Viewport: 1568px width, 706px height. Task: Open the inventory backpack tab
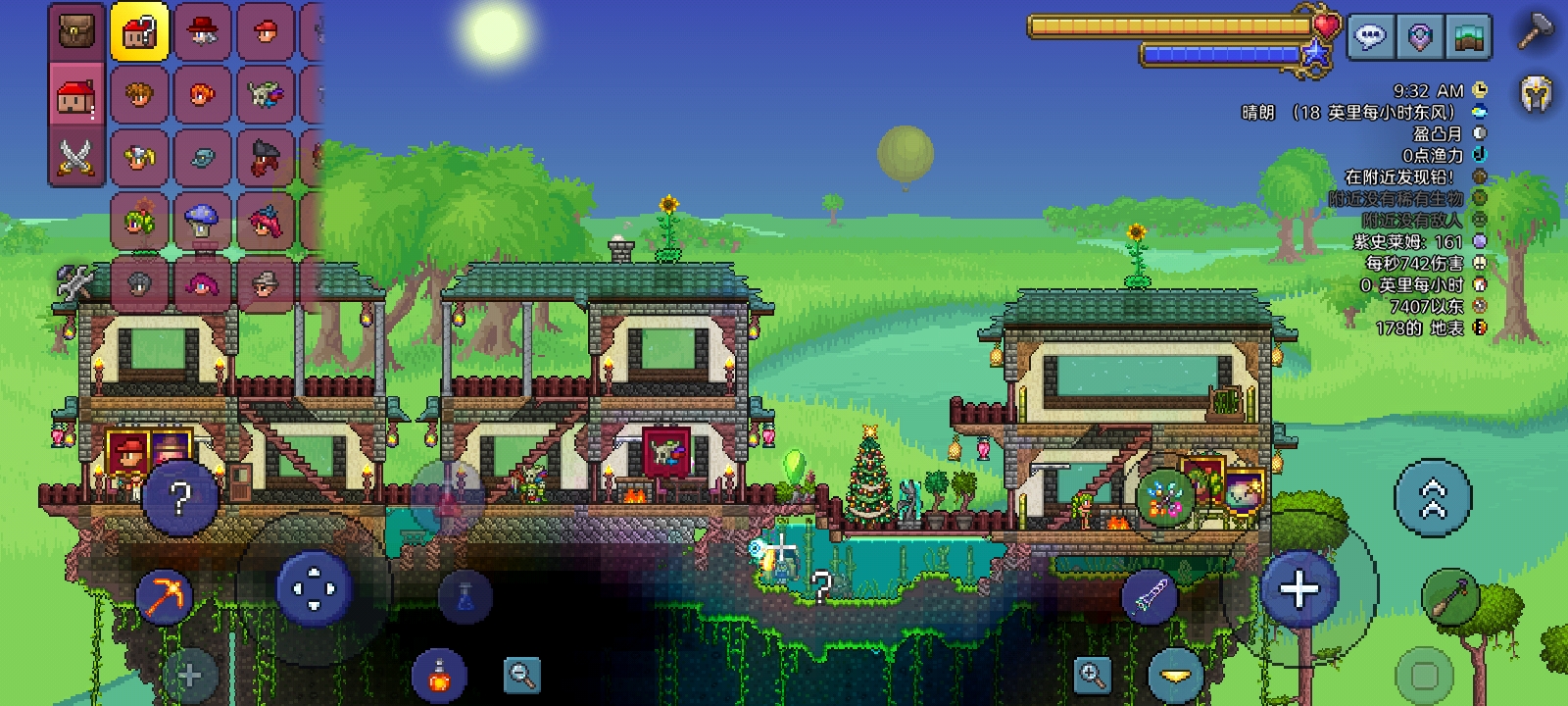click(75, 31)
